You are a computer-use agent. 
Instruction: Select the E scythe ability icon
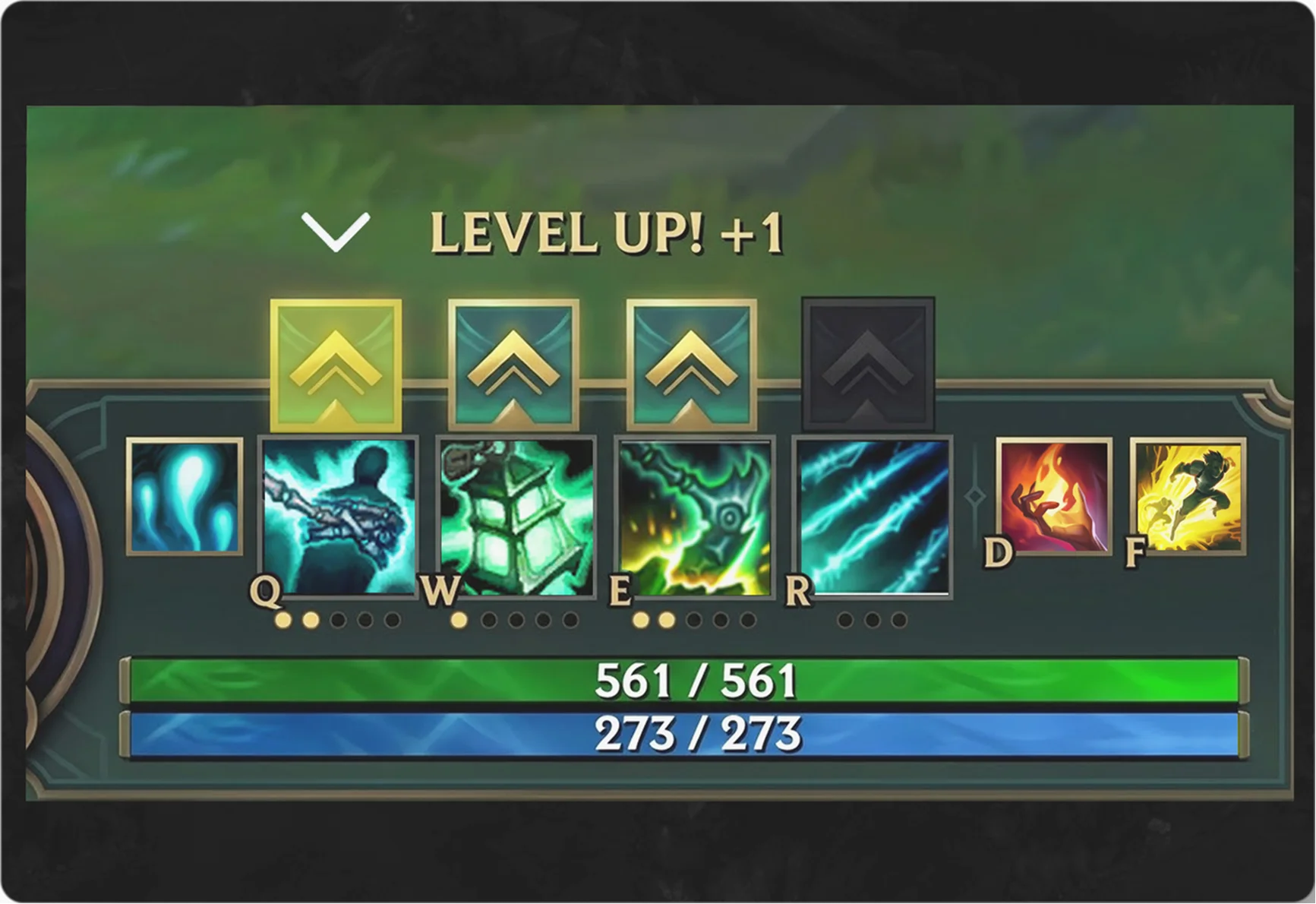point(693,517)
